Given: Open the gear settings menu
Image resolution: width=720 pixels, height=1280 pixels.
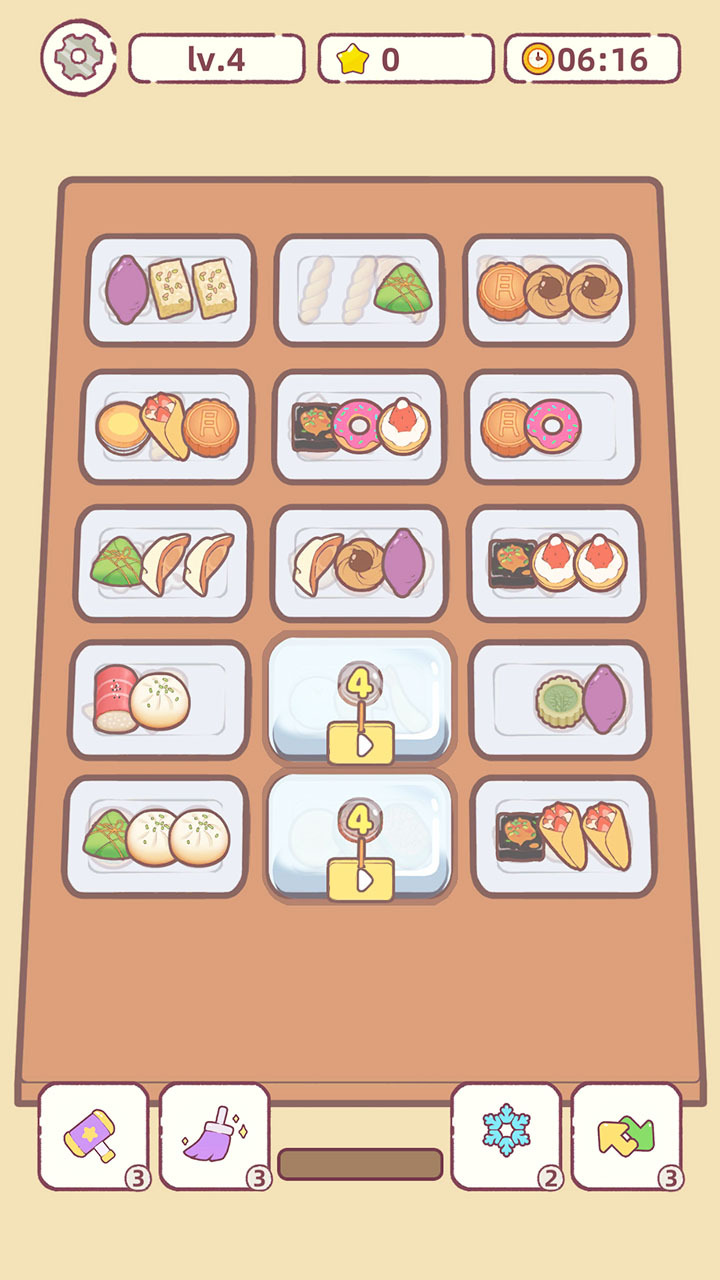Looking at the screenshot, I should tap(78, 58).
